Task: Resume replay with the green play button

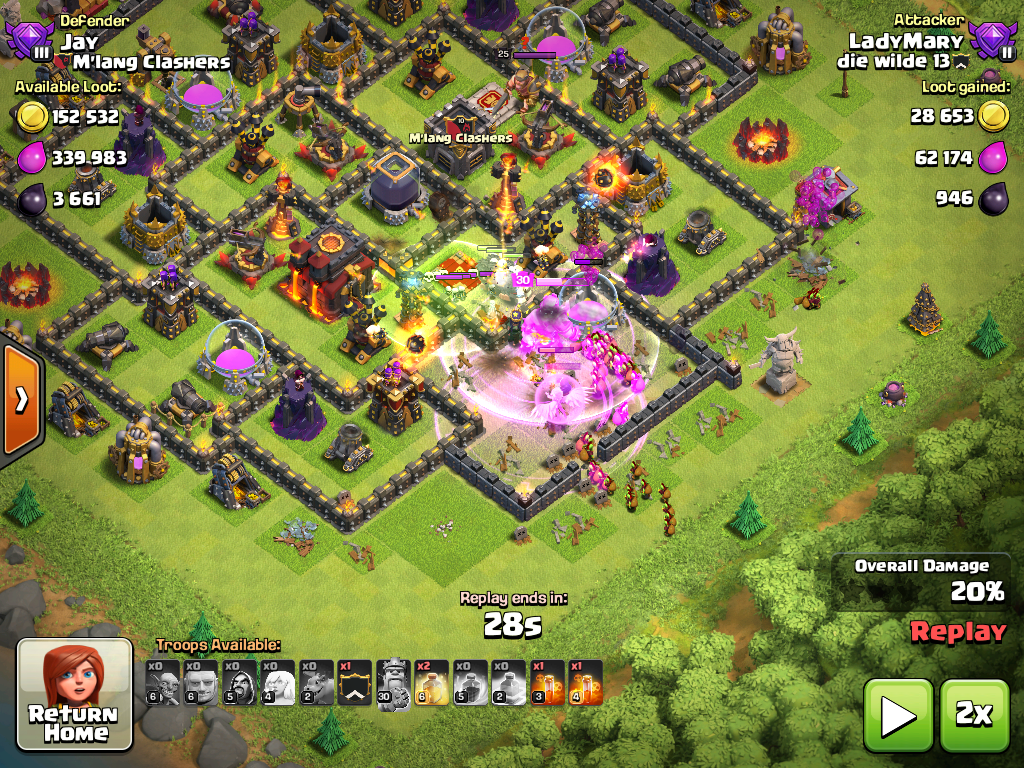Action: [x=897, y=714]
